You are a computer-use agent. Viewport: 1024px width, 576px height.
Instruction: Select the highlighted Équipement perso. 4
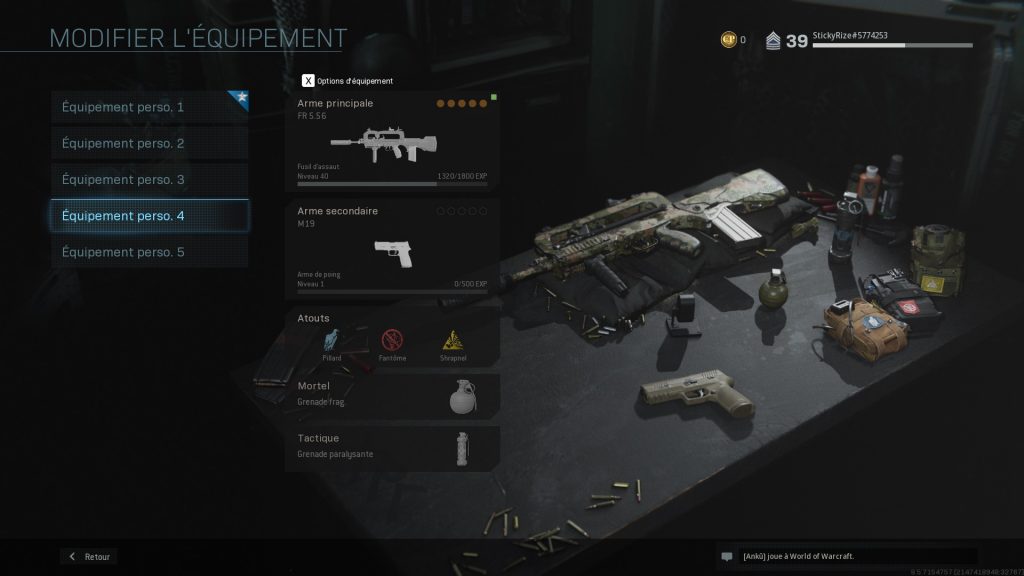point(149,216)
